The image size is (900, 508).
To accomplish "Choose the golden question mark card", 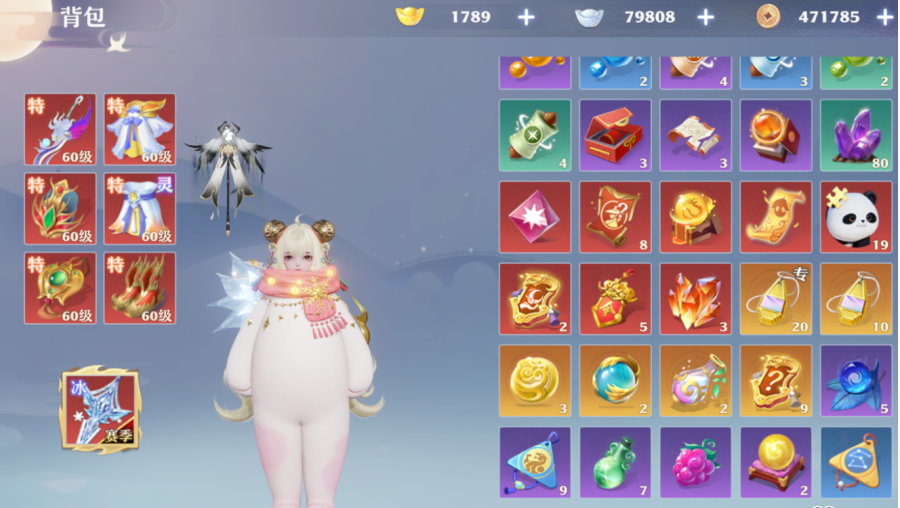I will click(775, 381).
